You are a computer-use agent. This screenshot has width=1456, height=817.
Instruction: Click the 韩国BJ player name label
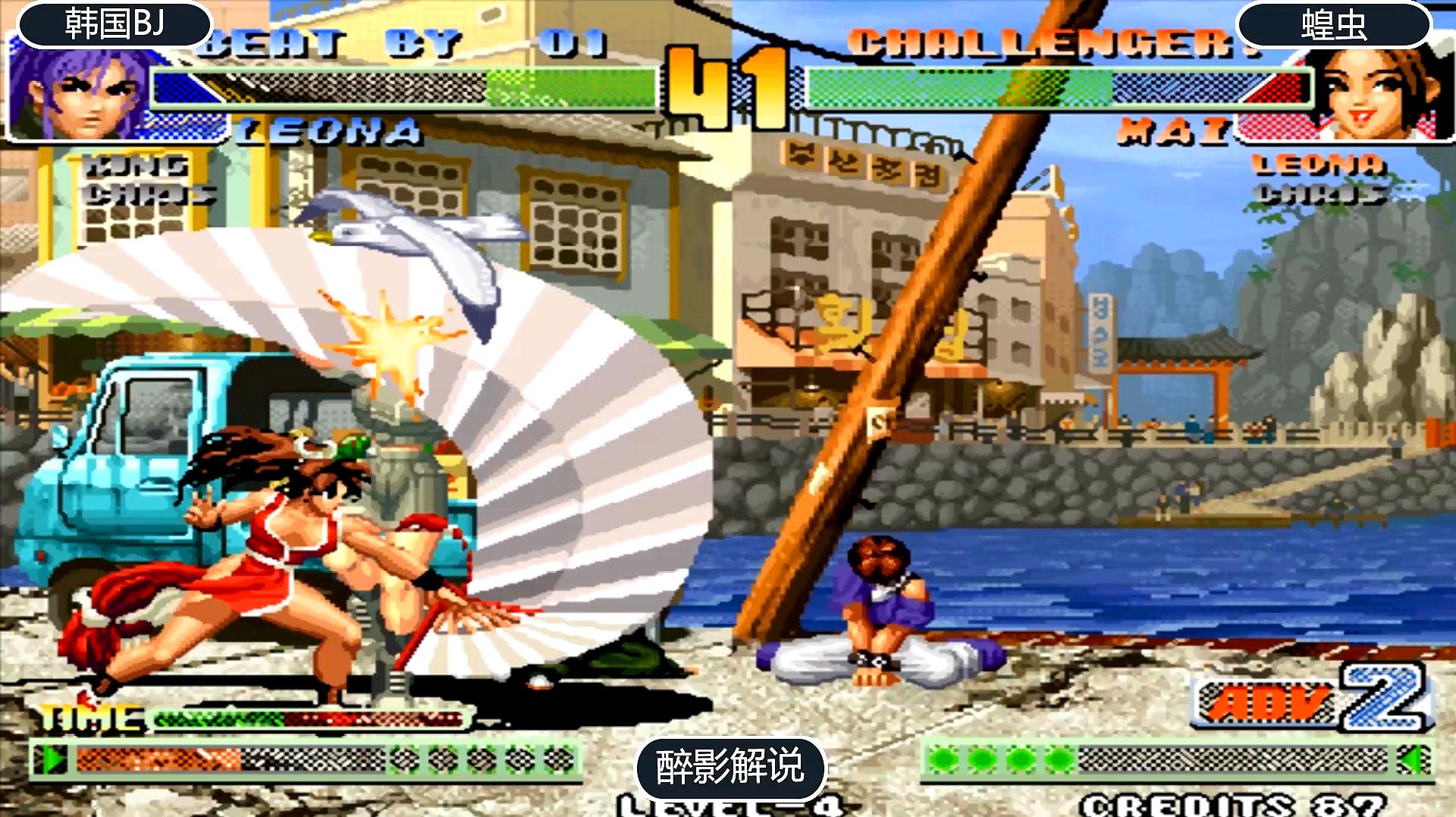click(115, 24)
